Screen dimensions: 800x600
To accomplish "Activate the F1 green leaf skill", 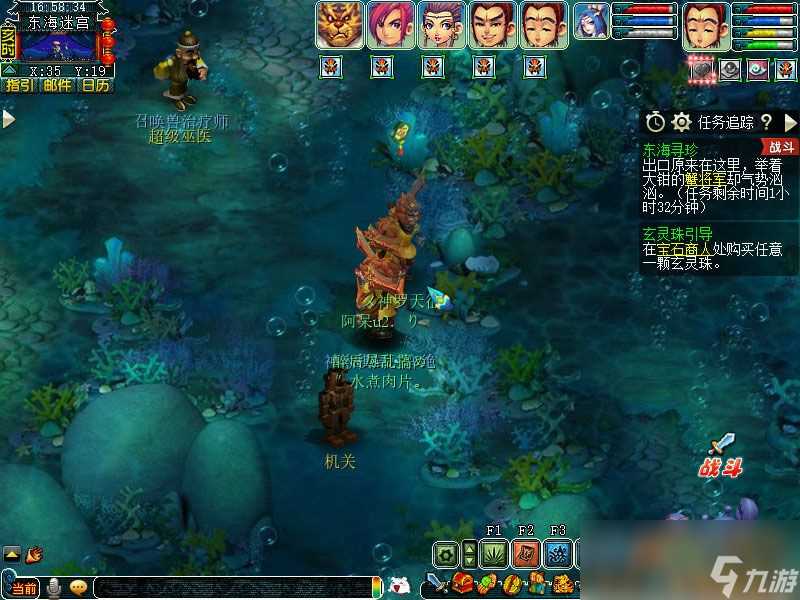I will point(494,553).
